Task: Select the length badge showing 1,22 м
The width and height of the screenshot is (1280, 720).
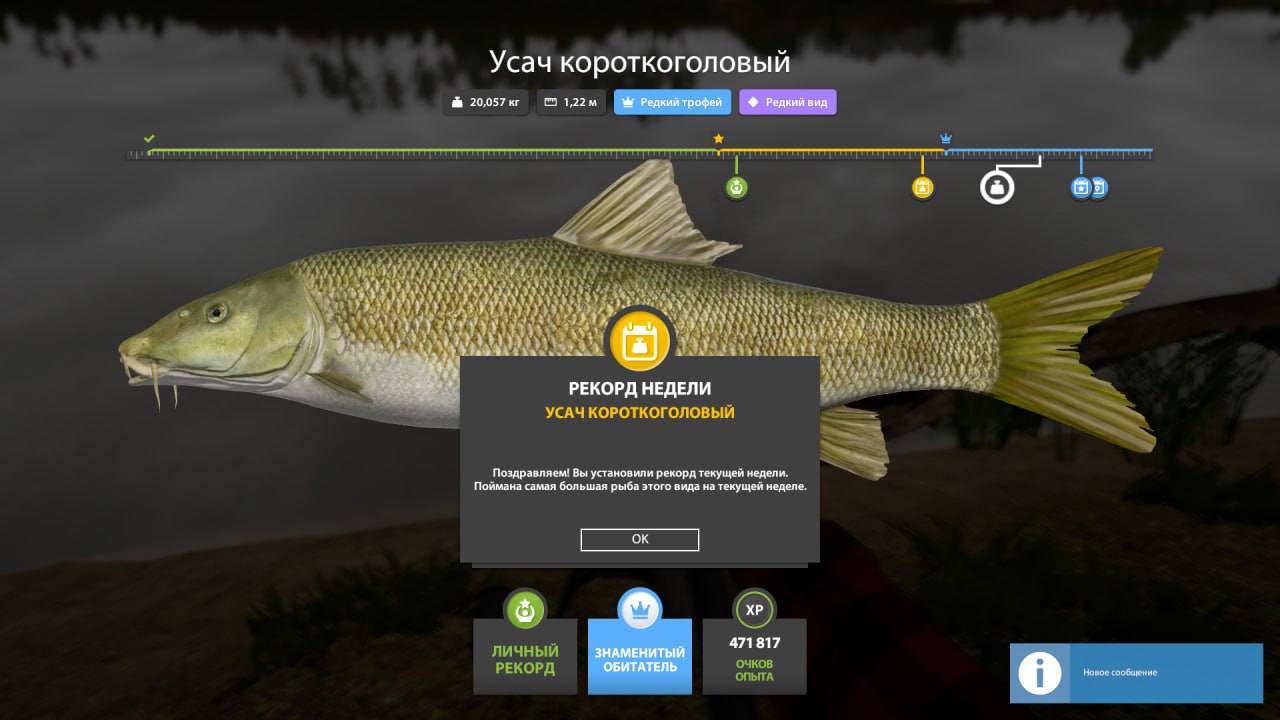Action: (571, 101)
